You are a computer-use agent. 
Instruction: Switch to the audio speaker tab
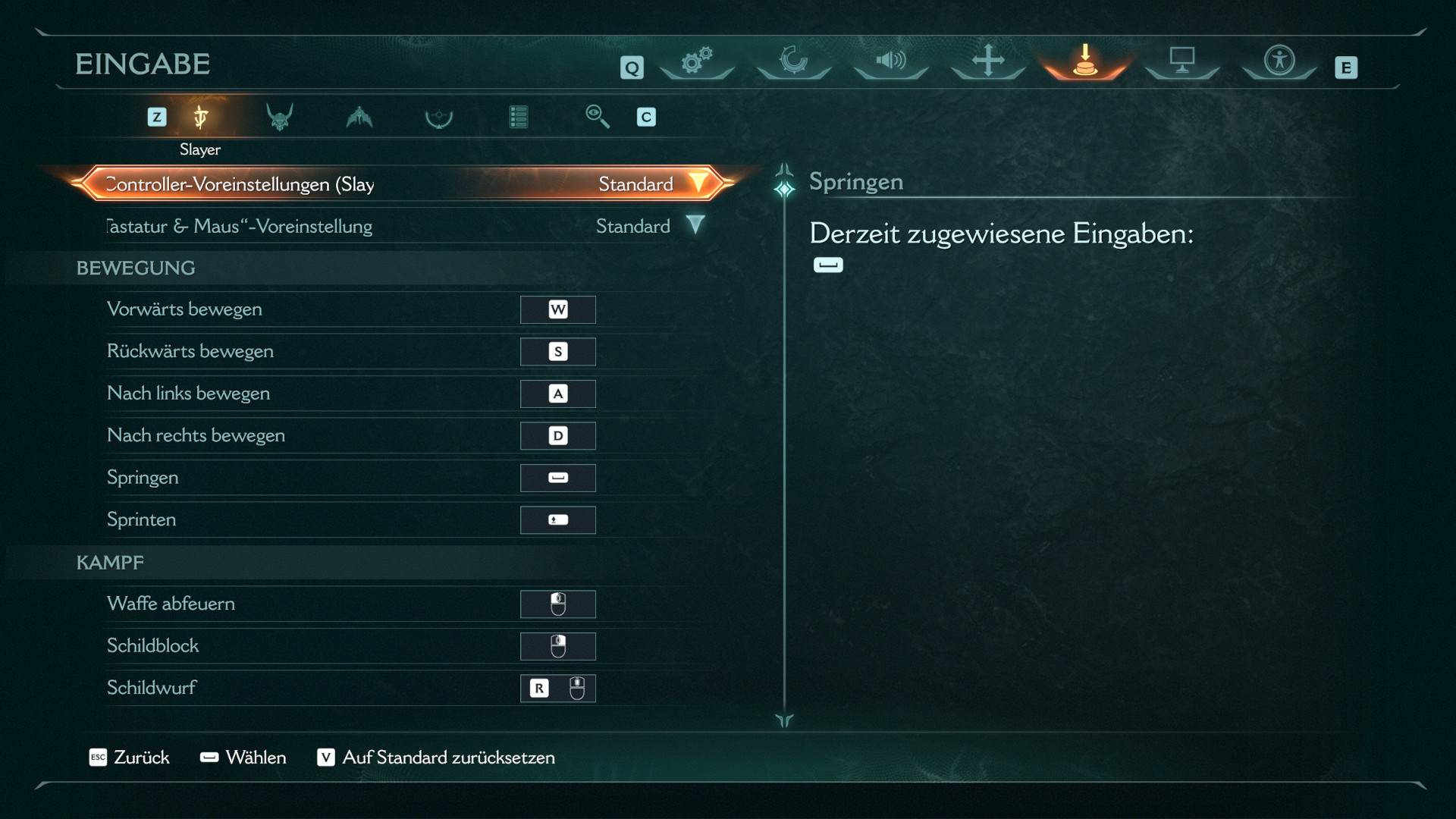click(890, 61)
